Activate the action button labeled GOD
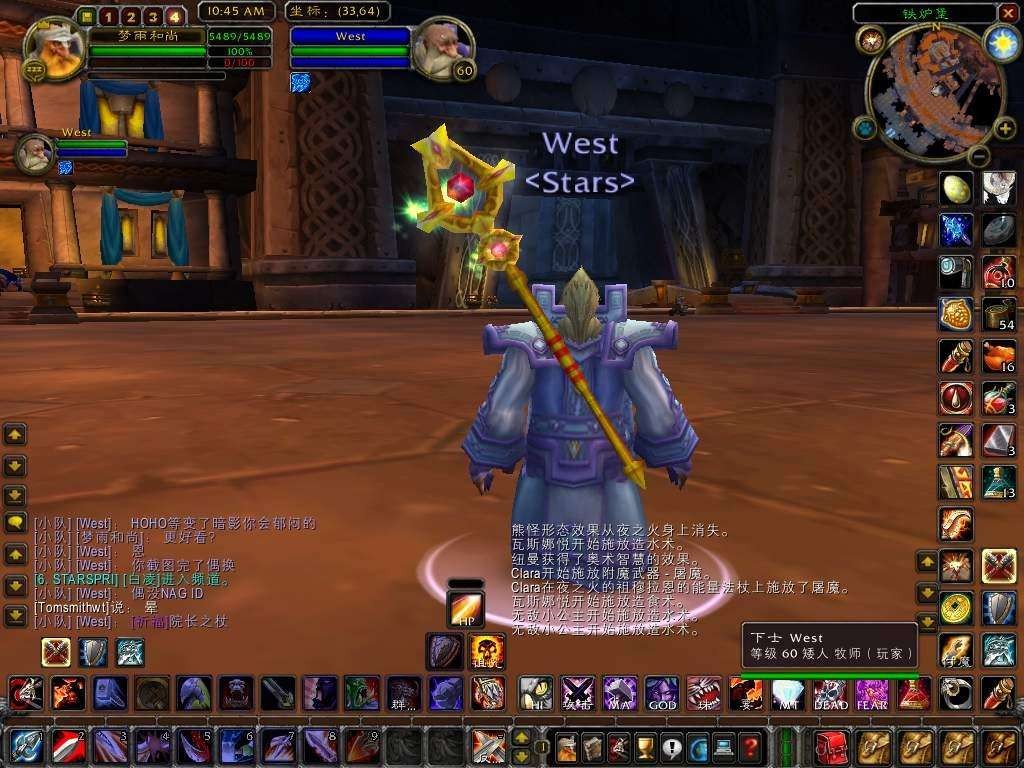This screenshot has width=1024, height=768. (661, 692)
